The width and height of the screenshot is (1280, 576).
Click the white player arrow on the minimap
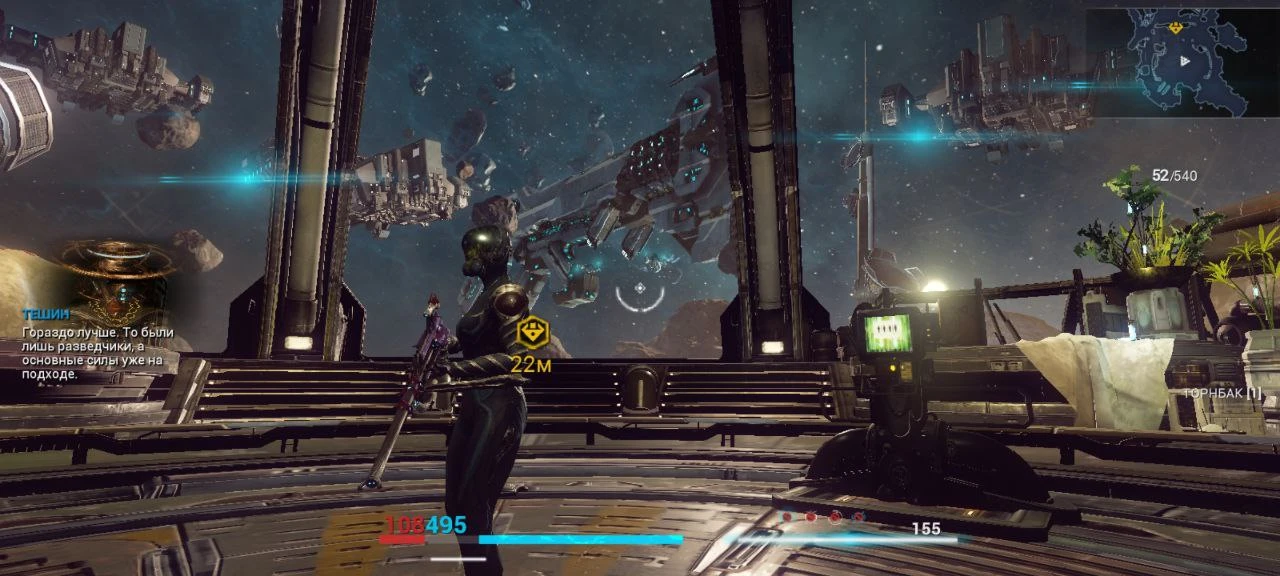click(x=1186, y=60)
